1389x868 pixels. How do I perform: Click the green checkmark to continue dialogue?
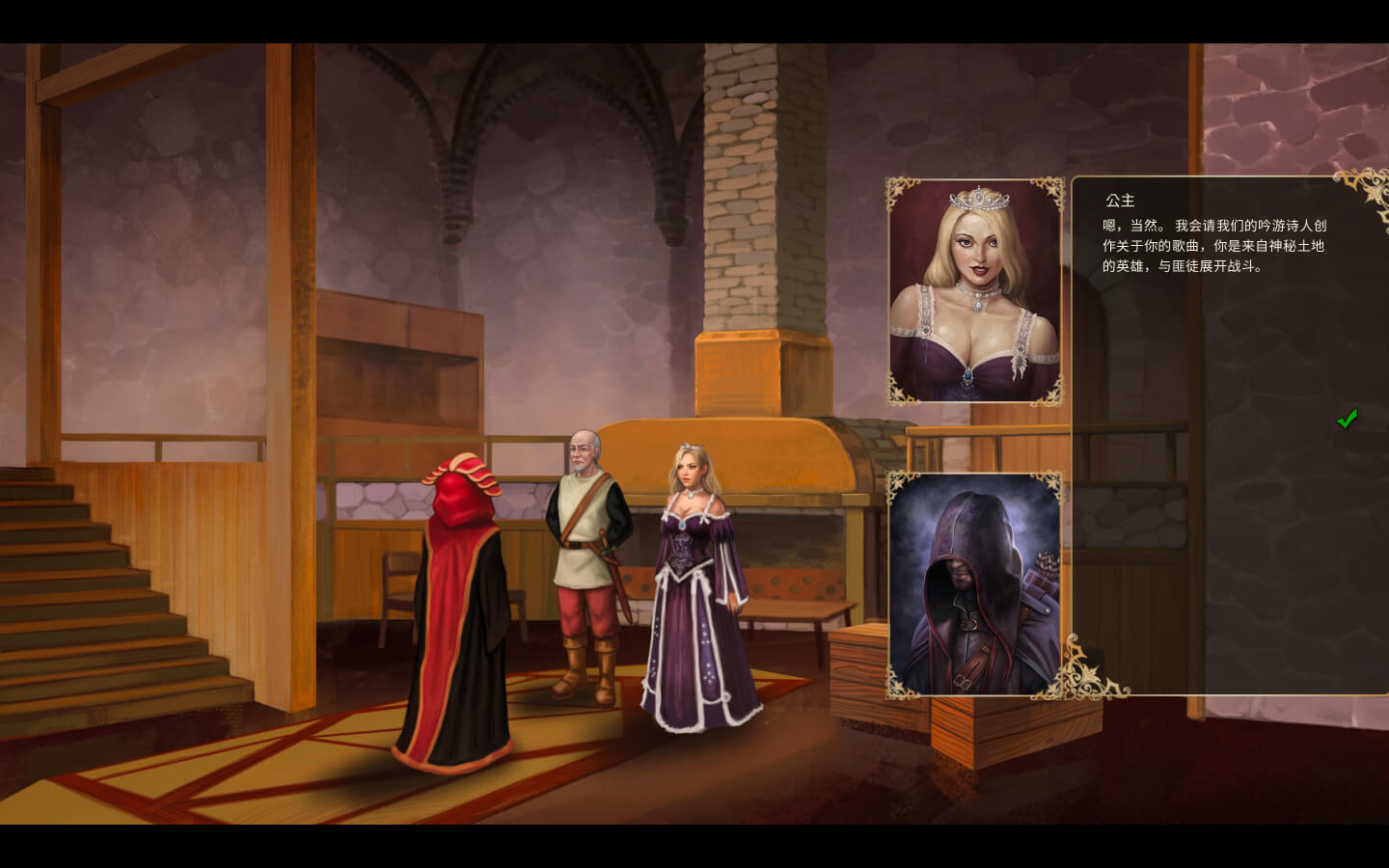[x=1347, y=419]
